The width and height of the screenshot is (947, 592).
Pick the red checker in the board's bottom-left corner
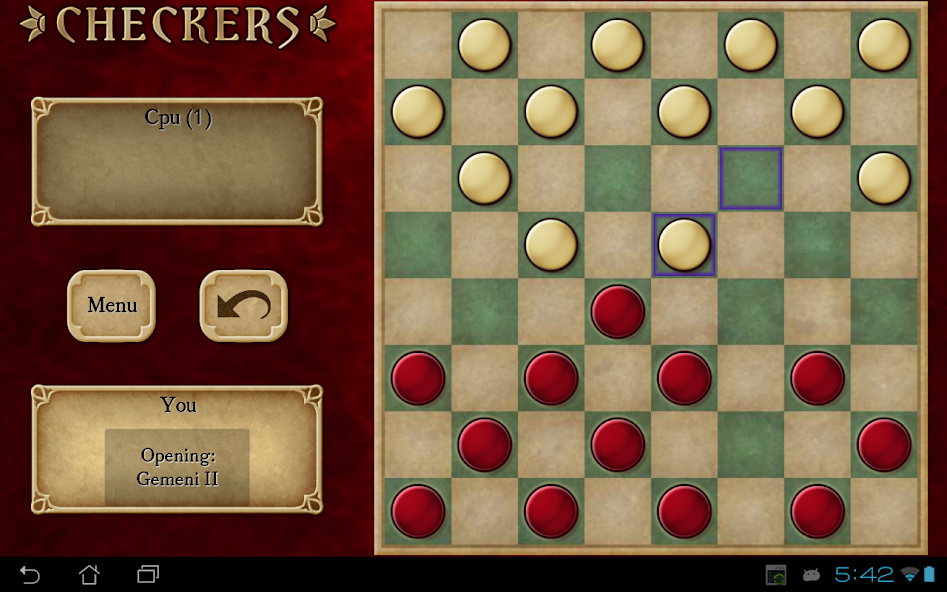pos(417,511)
